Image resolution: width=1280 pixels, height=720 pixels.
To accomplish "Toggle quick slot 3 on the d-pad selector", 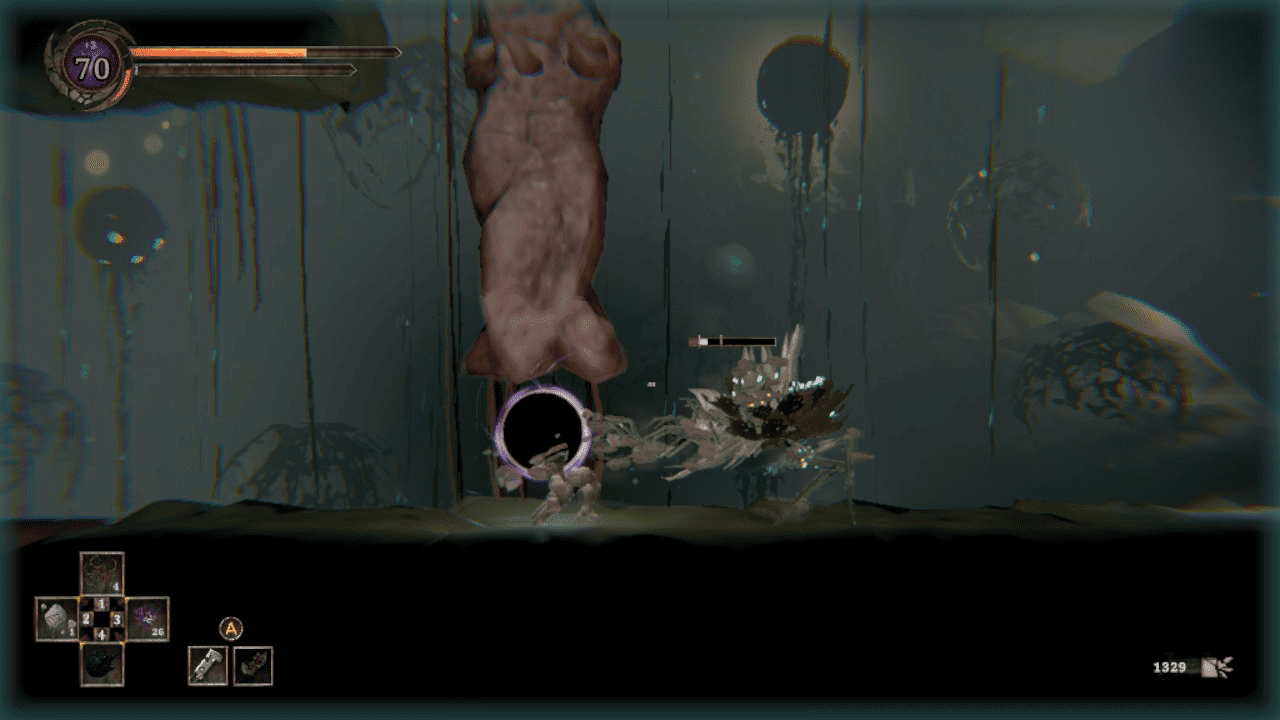I will click(117, 619).
